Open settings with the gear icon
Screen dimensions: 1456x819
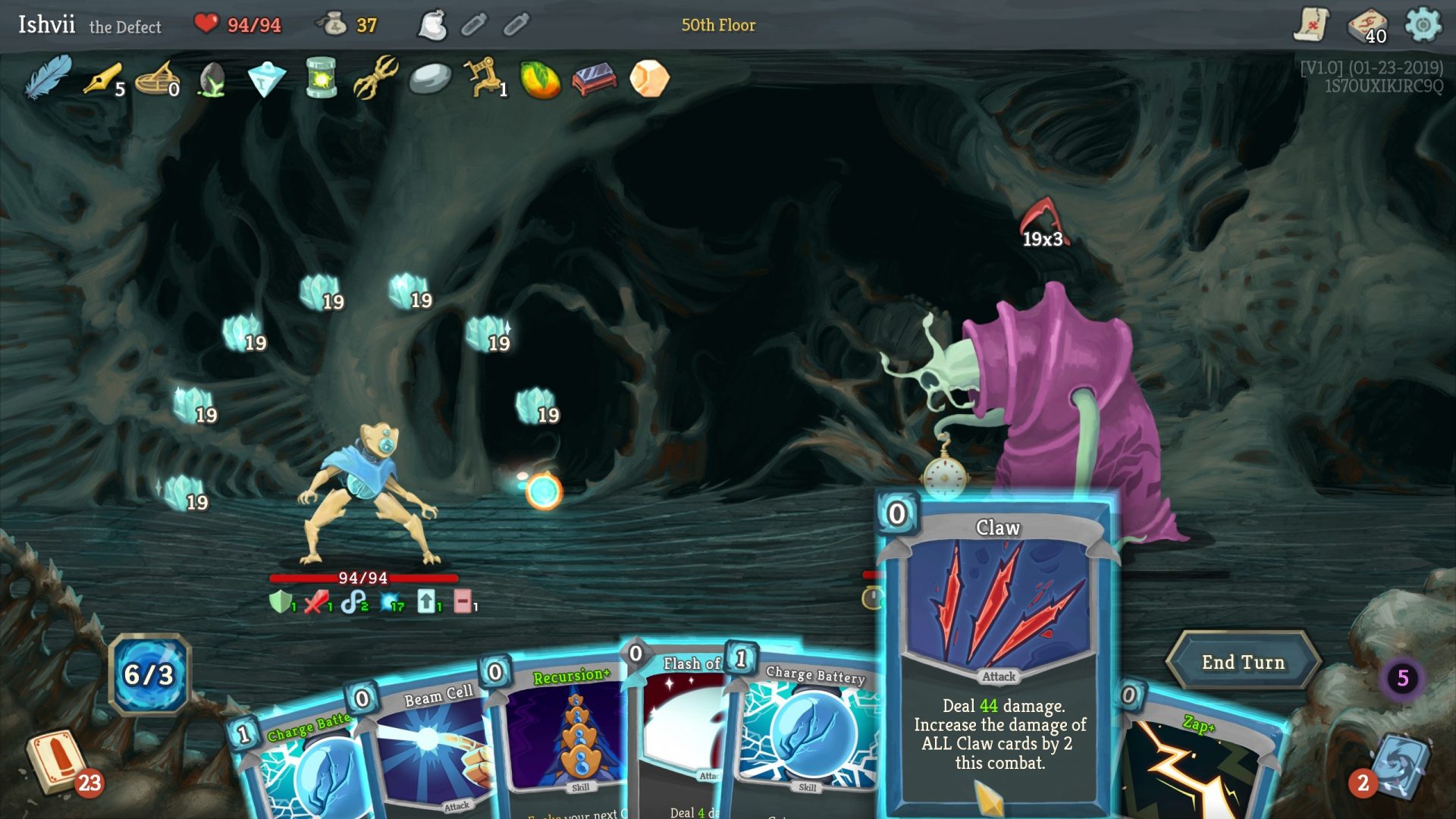pyautogui.click(x=1423, y=25)
